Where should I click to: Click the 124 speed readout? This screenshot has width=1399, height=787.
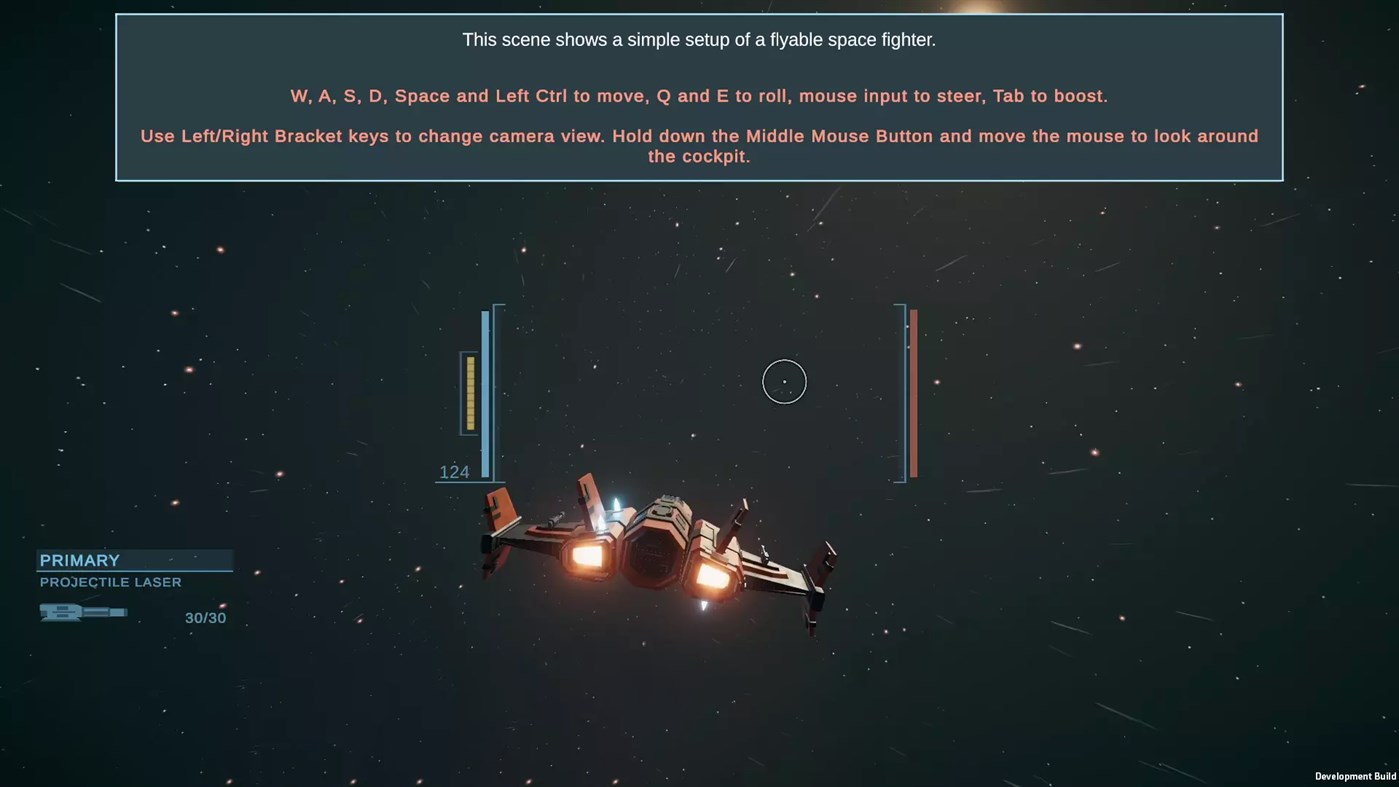(x=455, y=471)
